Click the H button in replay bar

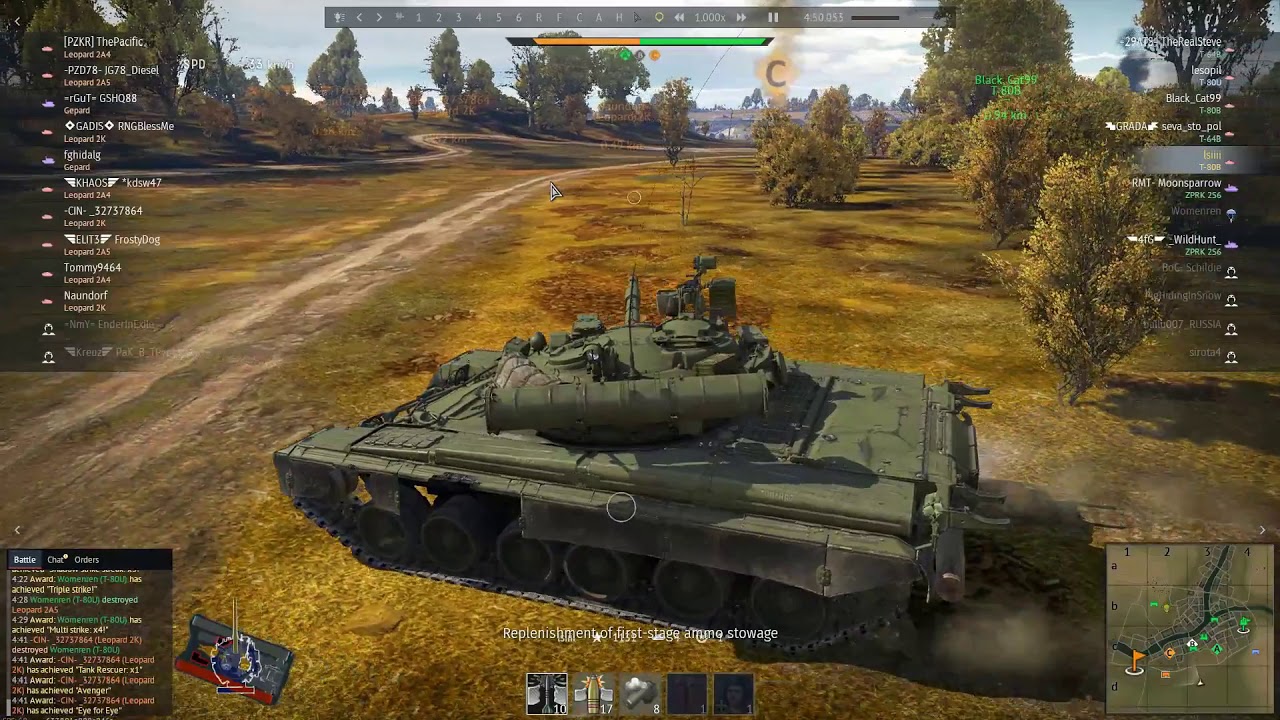click(x=619, y=17)
